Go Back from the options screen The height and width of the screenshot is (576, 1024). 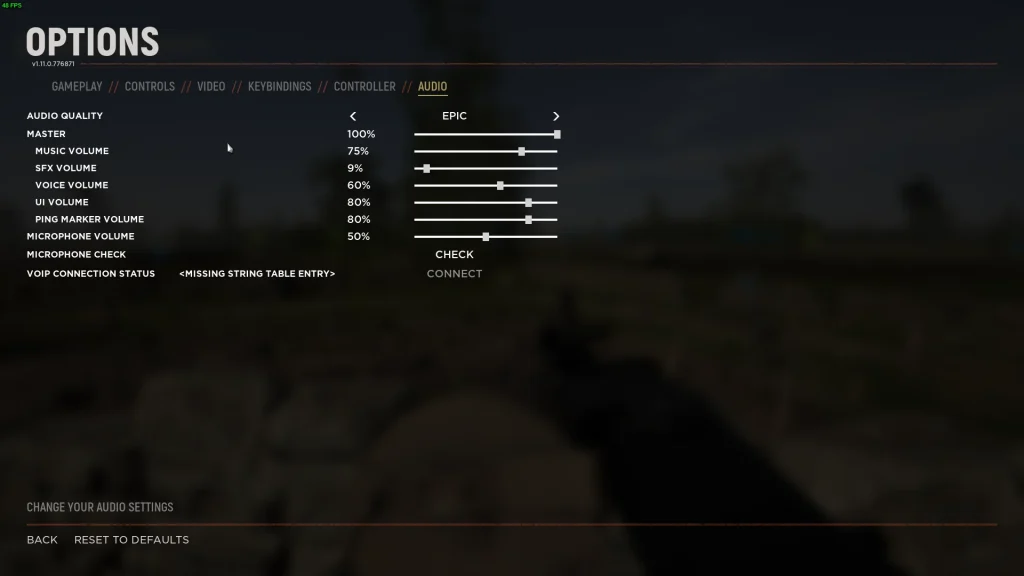tap(42, 540)
